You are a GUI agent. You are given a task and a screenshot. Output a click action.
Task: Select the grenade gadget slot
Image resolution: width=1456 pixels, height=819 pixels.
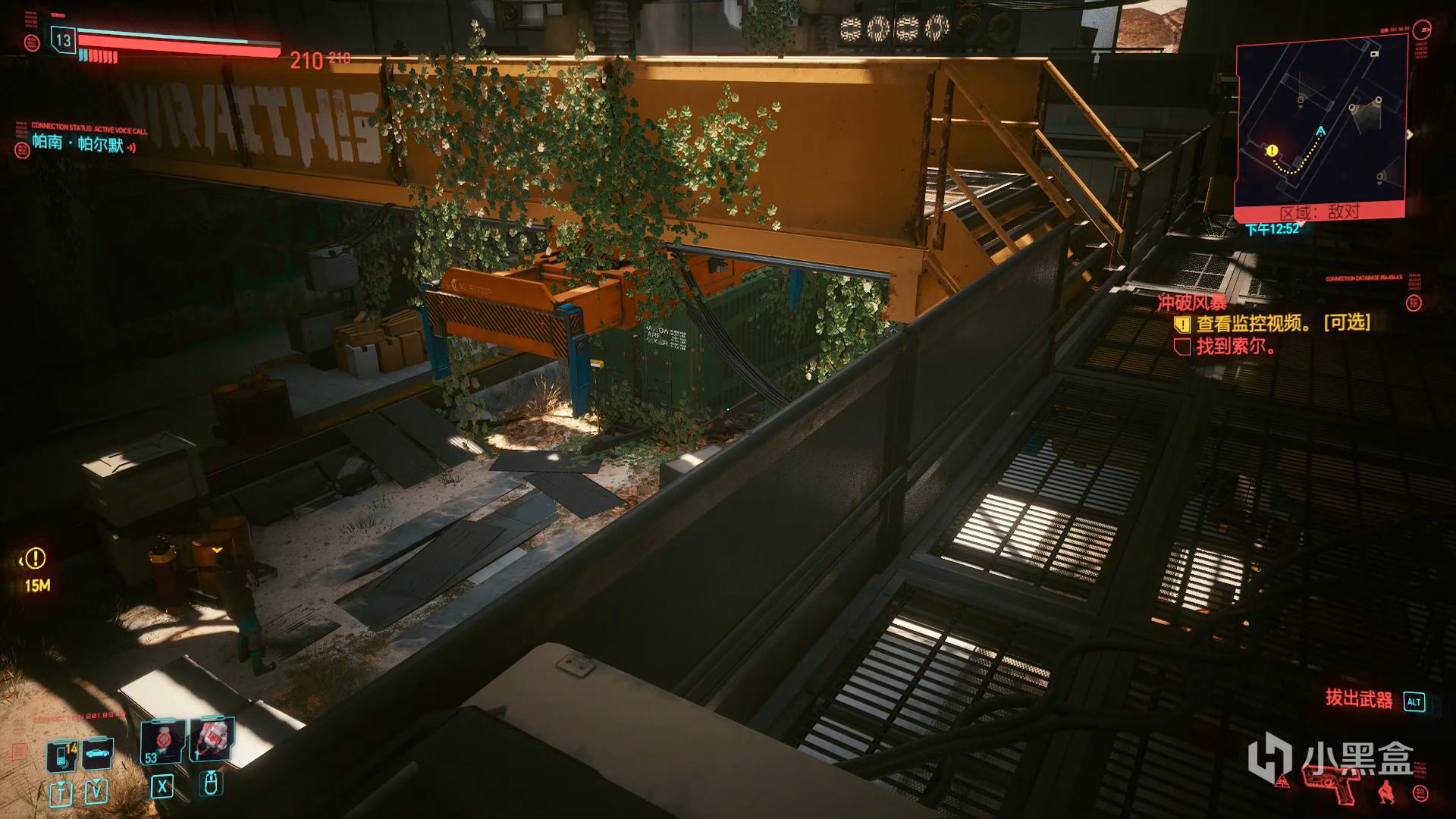click(212, 740)
